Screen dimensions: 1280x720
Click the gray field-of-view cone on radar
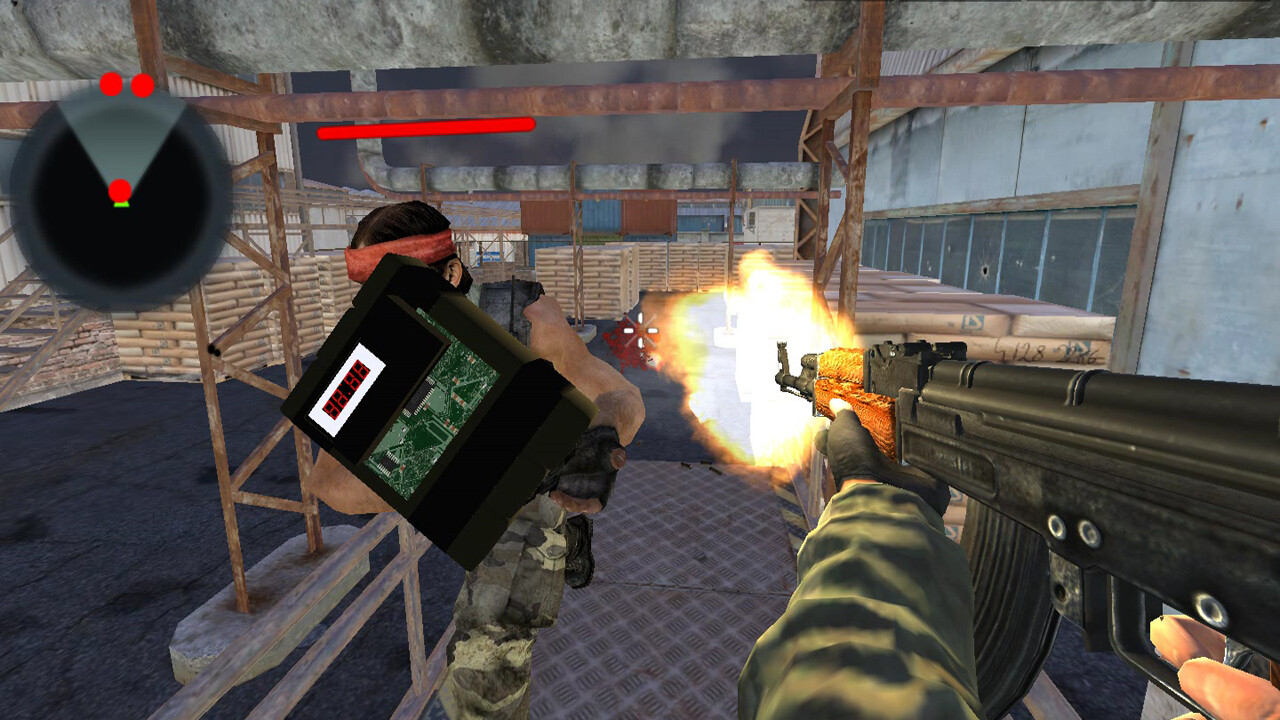[120, 137]
